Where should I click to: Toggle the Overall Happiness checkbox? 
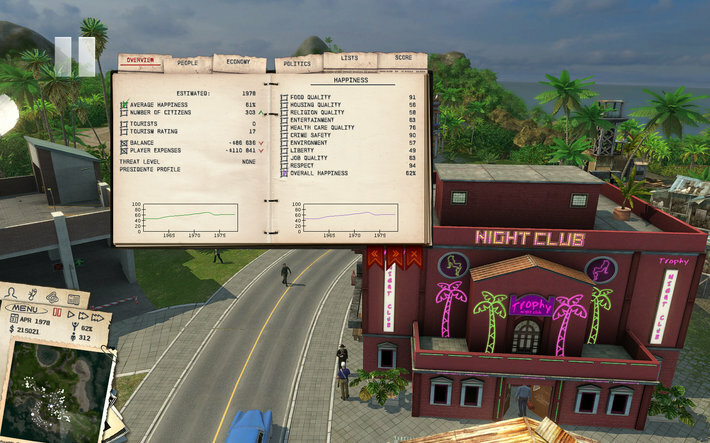click(x=284, y=173)
